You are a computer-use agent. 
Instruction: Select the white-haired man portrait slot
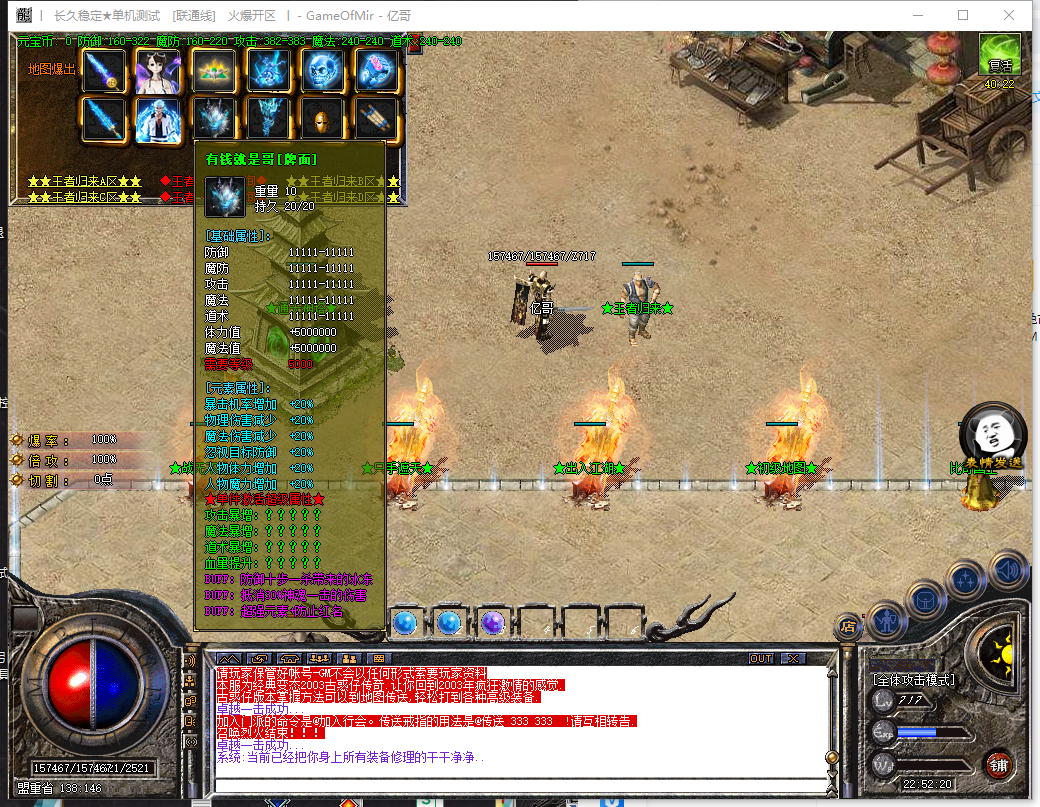(x=157, y=118)
